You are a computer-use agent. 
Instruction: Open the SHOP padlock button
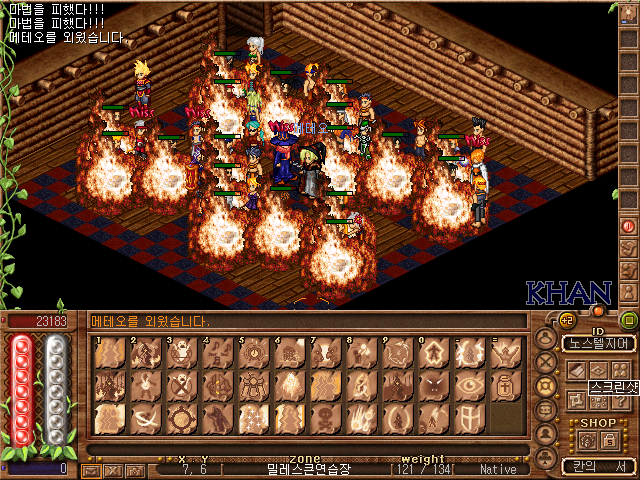[x=609, y=440]
